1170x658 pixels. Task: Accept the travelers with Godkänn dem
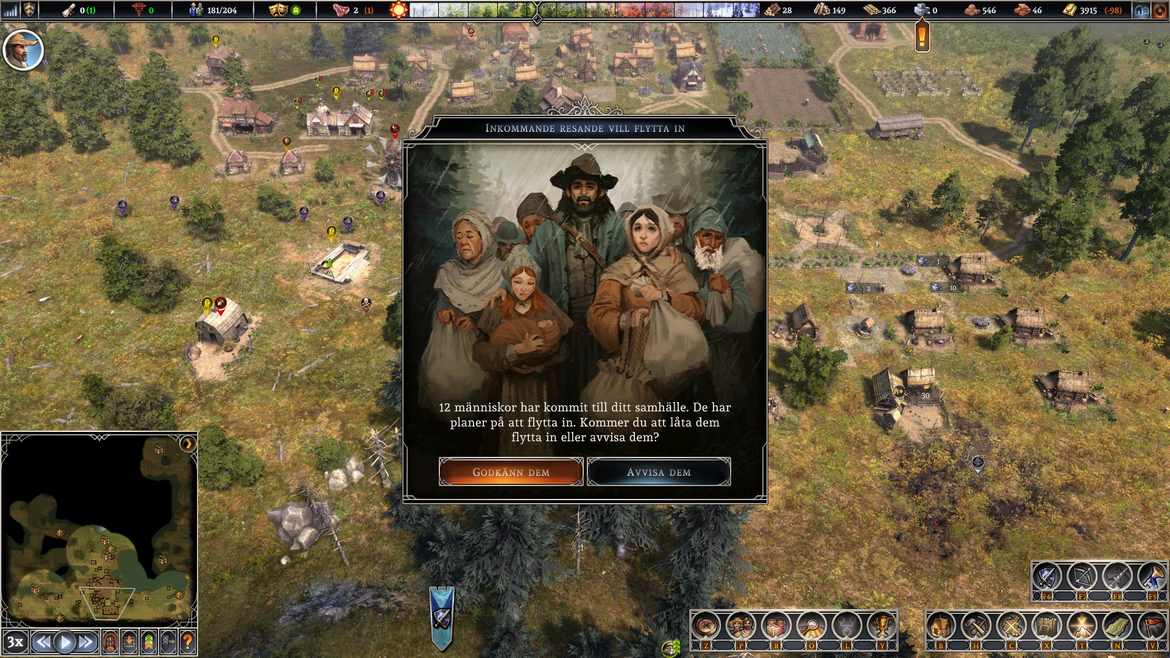pyautogui.click(x=511, y=472)
